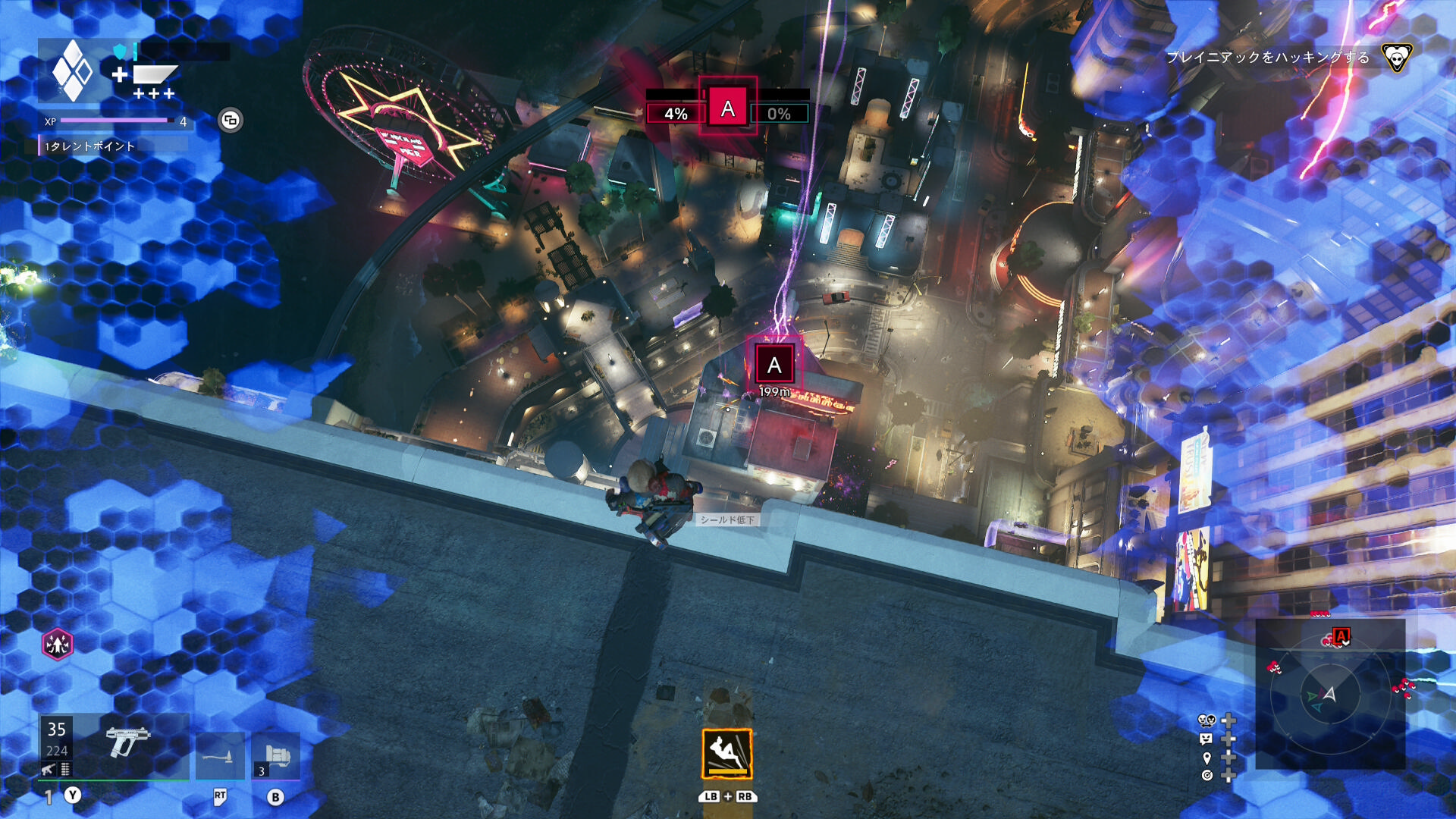Select the character swap shortcut icon
1456x819 pixels.
click(1207, 720)
